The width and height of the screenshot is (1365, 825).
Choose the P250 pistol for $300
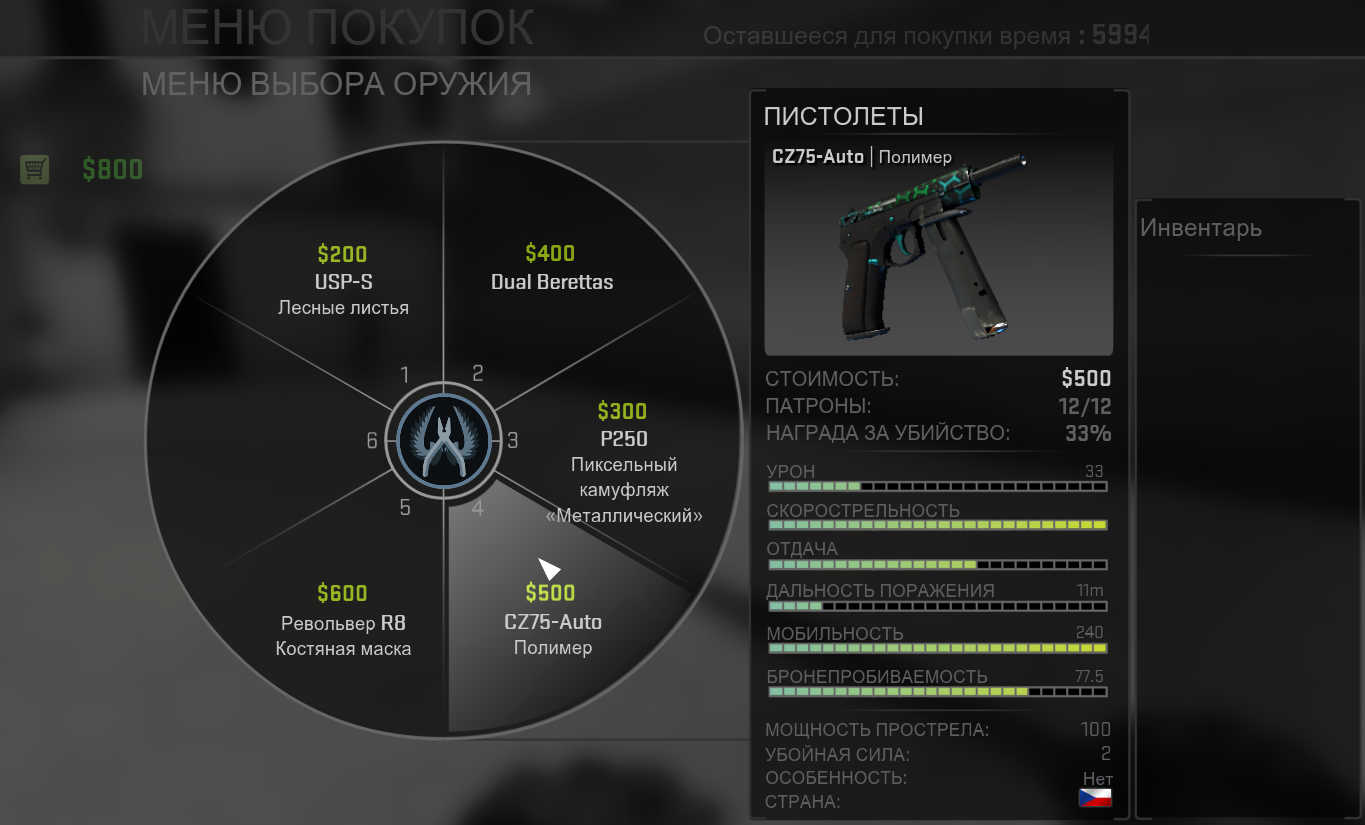tap(623, 450)
